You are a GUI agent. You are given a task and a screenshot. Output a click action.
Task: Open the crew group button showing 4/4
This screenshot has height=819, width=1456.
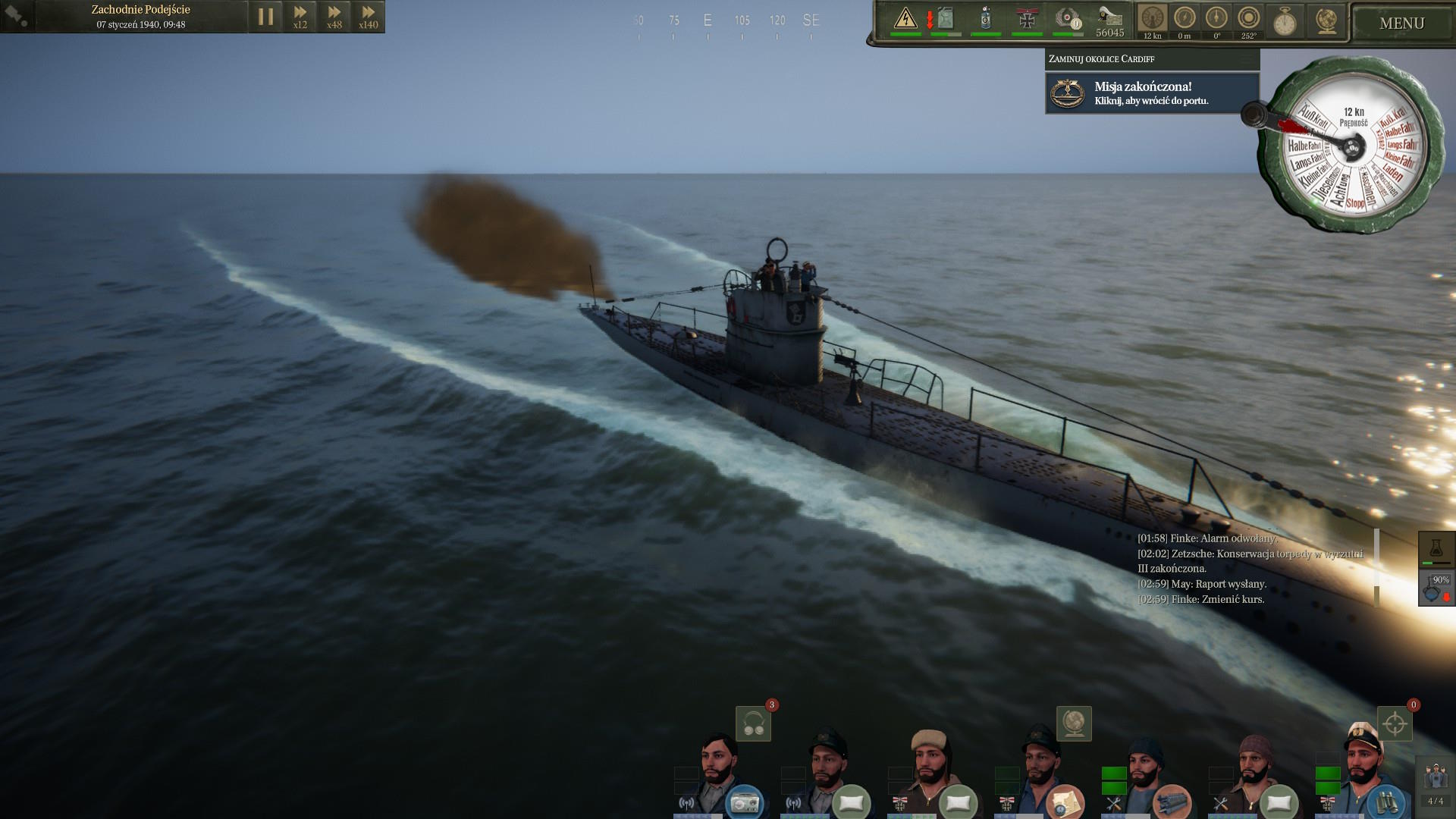[1436, 783]
